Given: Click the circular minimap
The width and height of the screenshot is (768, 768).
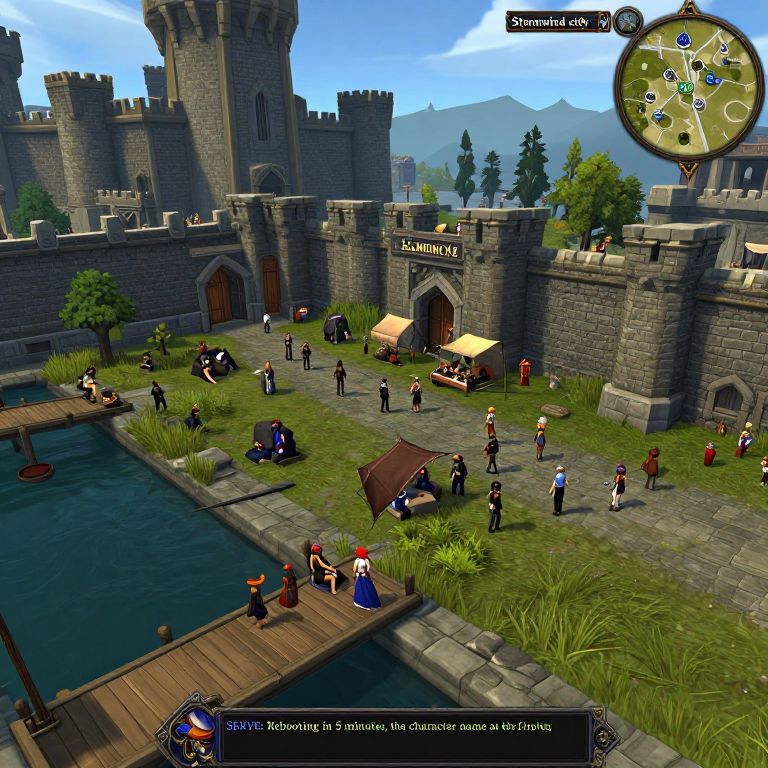Looking at the screenshot, I should coord(689,86).
